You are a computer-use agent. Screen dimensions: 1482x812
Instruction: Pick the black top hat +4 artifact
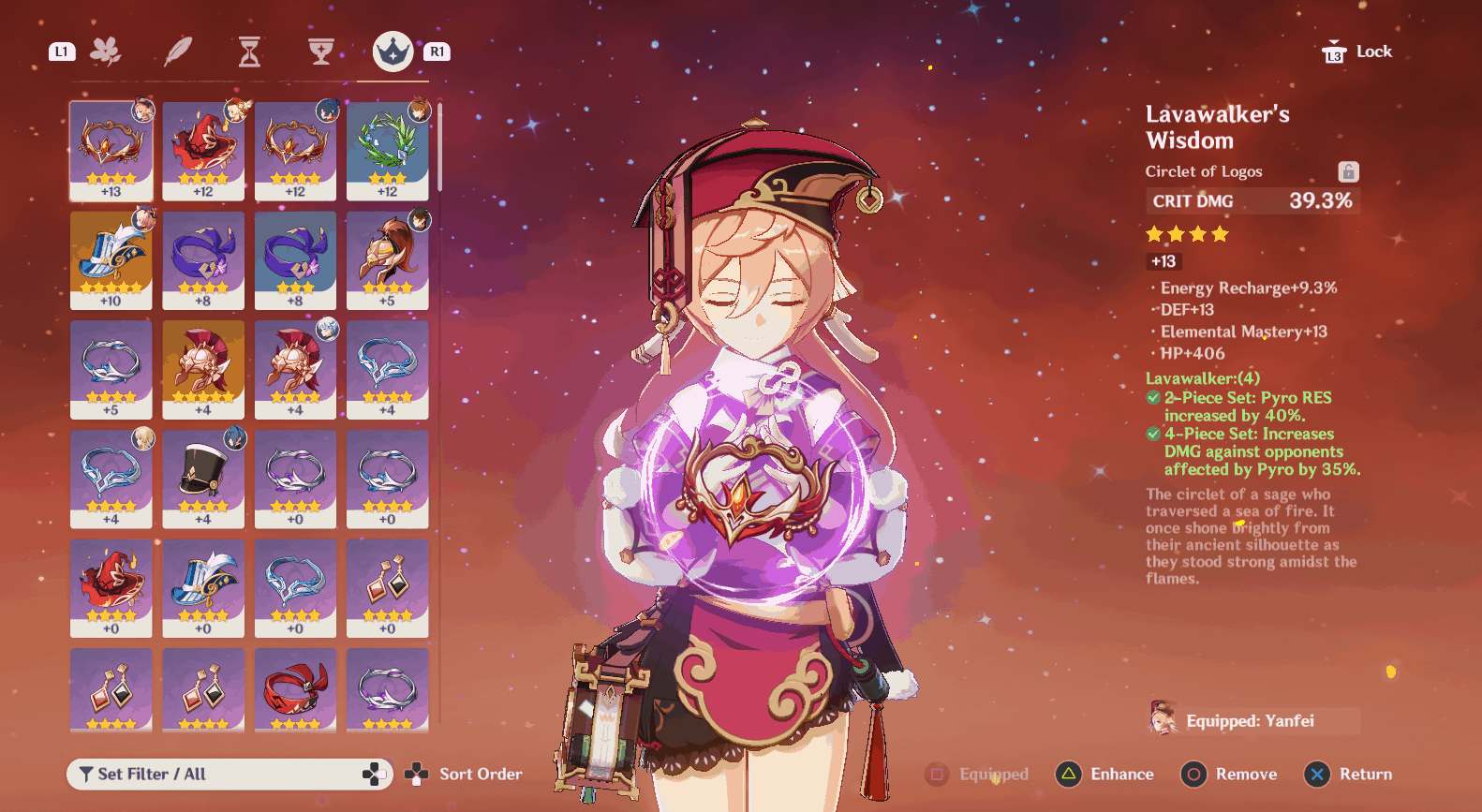[x=203, y=479]
